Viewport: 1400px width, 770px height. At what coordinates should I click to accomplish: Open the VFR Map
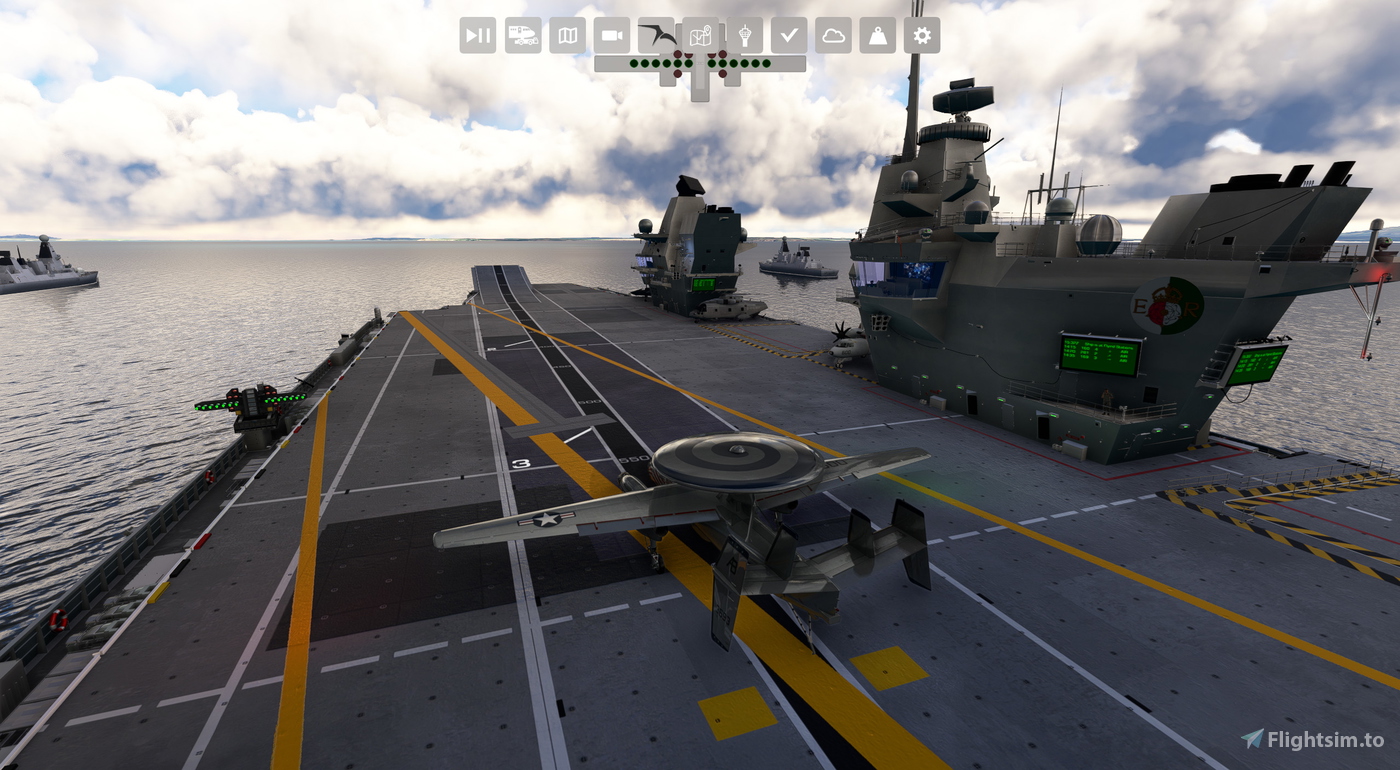[x=568, y=35]
